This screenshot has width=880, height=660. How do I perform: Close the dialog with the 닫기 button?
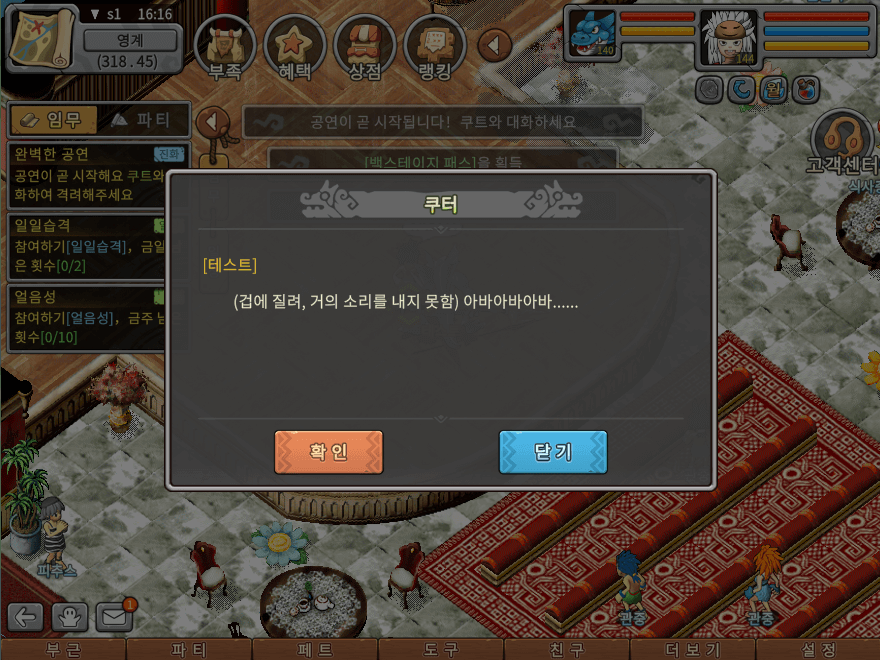click(x=552, y=452)
